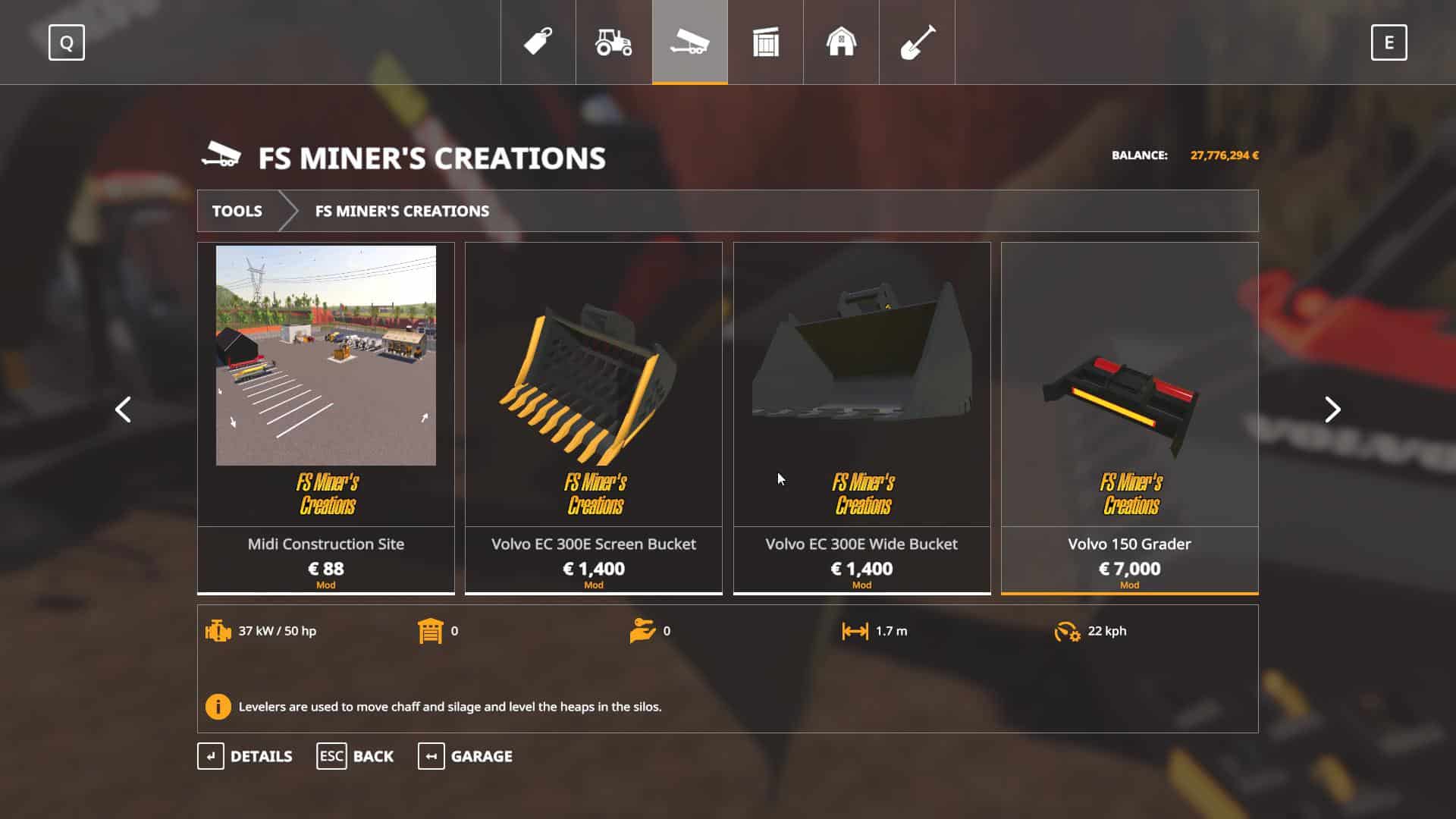Open the shipping container objects tab
The width and height of the screenshot is (1456, 819).
click(765, 42)
